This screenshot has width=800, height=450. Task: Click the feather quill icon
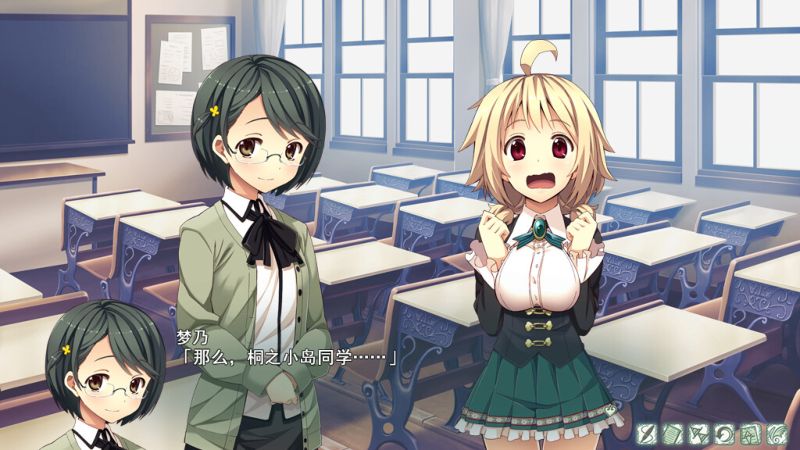click(647, 434)
